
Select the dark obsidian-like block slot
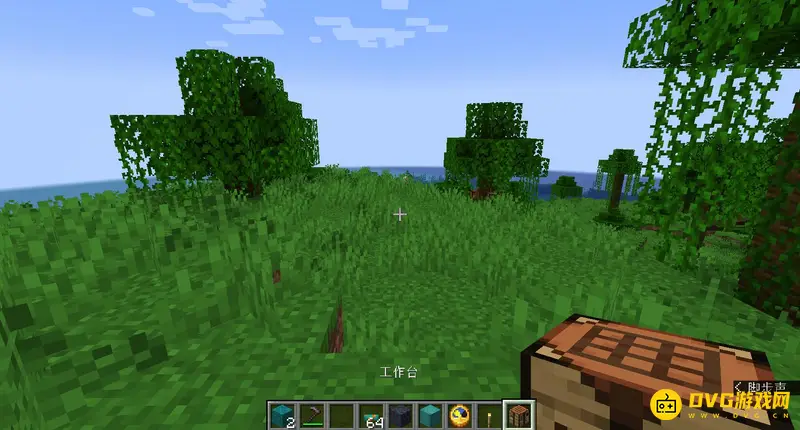(401, 415)
